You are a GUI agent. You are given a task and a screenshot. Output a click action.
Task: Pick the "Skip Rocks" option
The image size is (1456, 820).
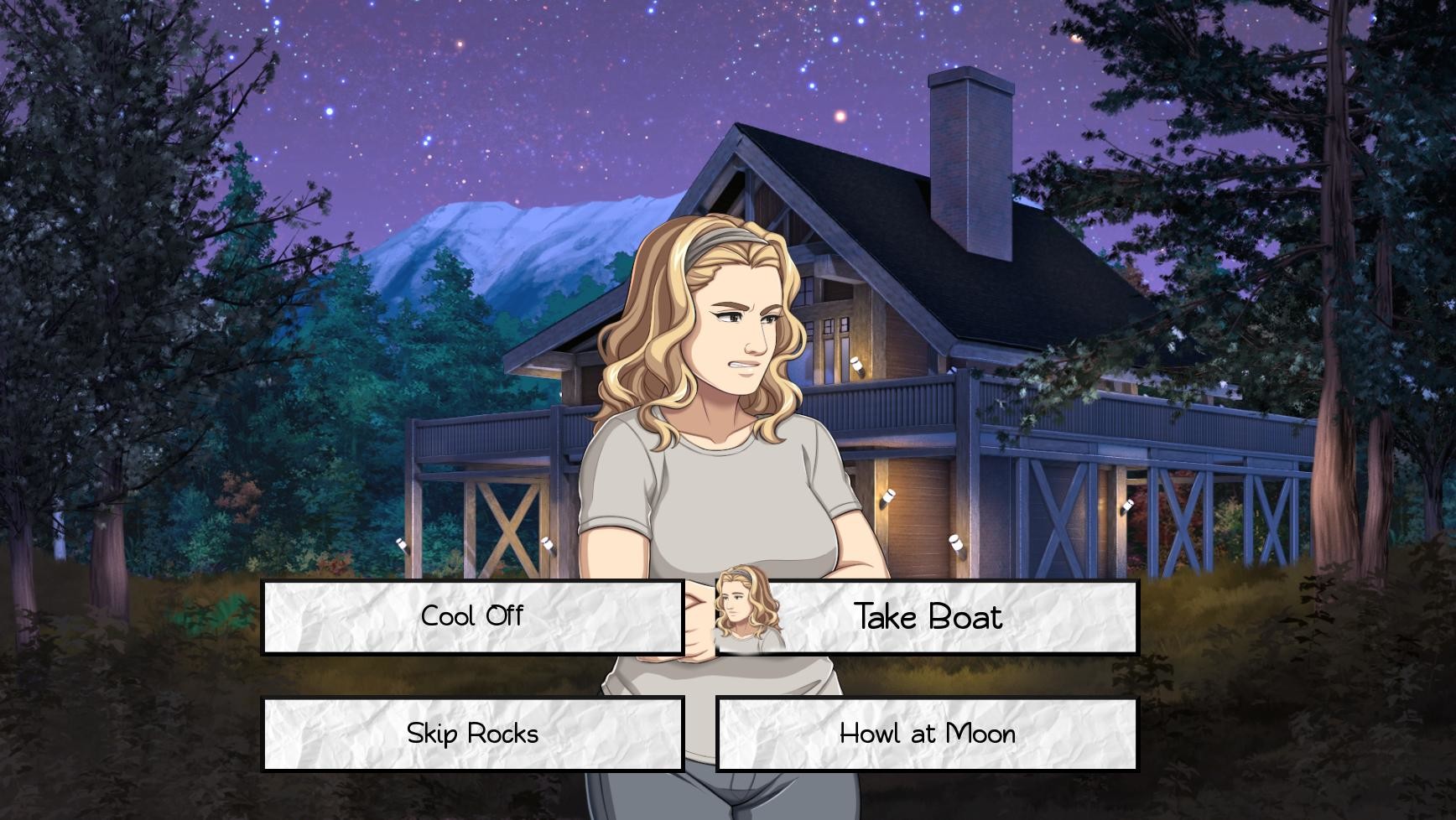pyautogui.click(x=472, y=733)
